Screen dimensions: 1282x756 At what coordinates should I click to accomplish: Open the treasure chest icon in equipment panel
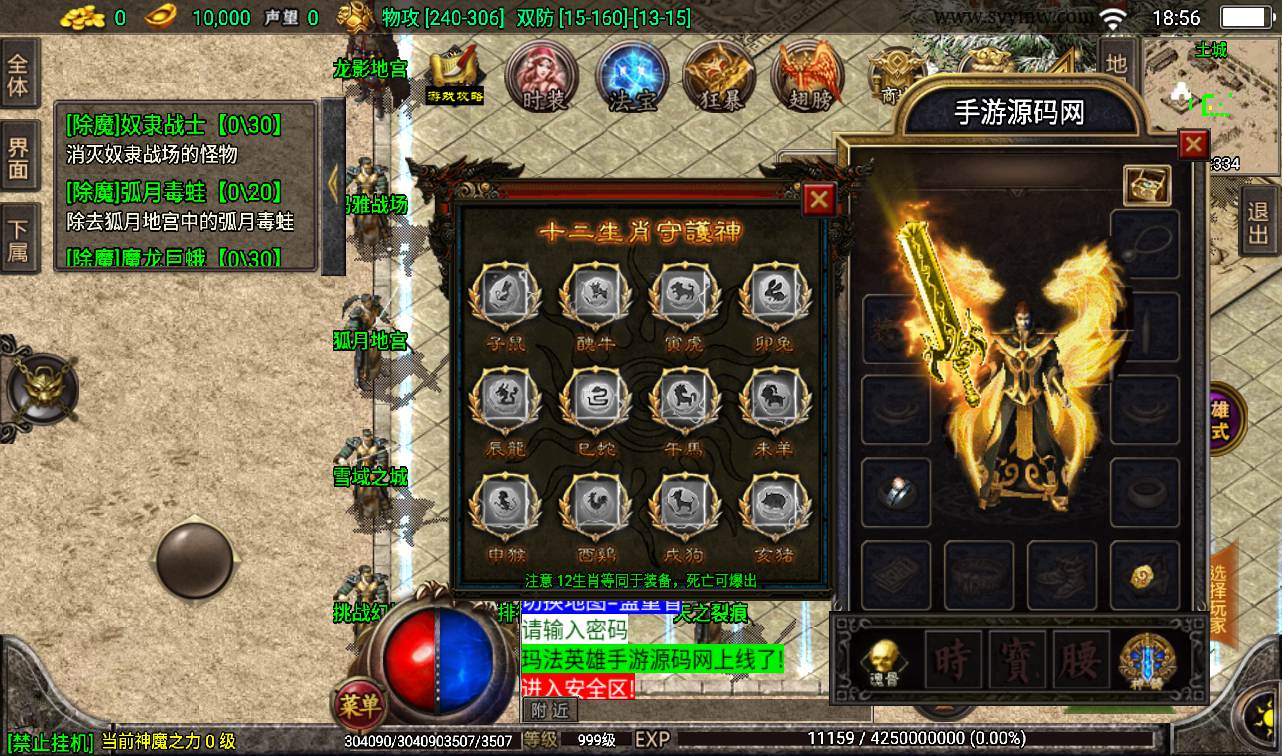tap(1147, 185)
